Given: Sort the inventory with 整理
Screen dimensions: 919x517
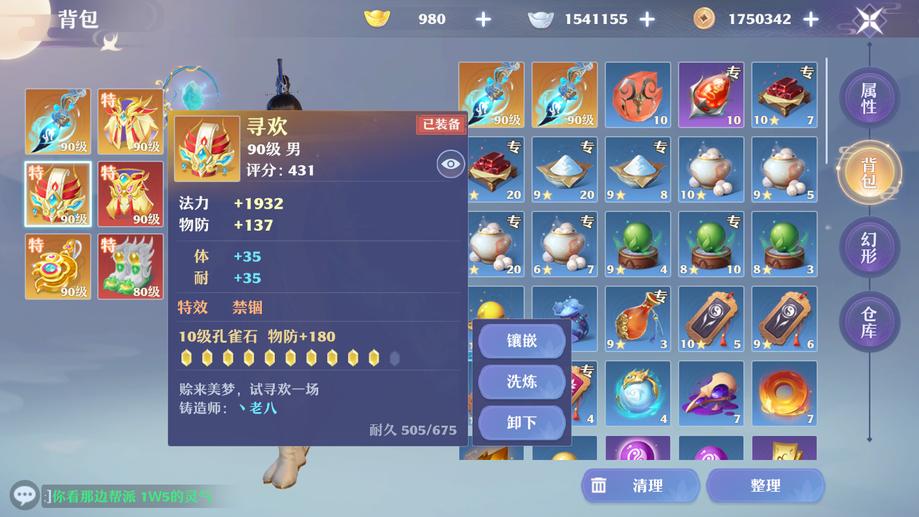Looking at the screenshot, I should (x=765, y=486).
